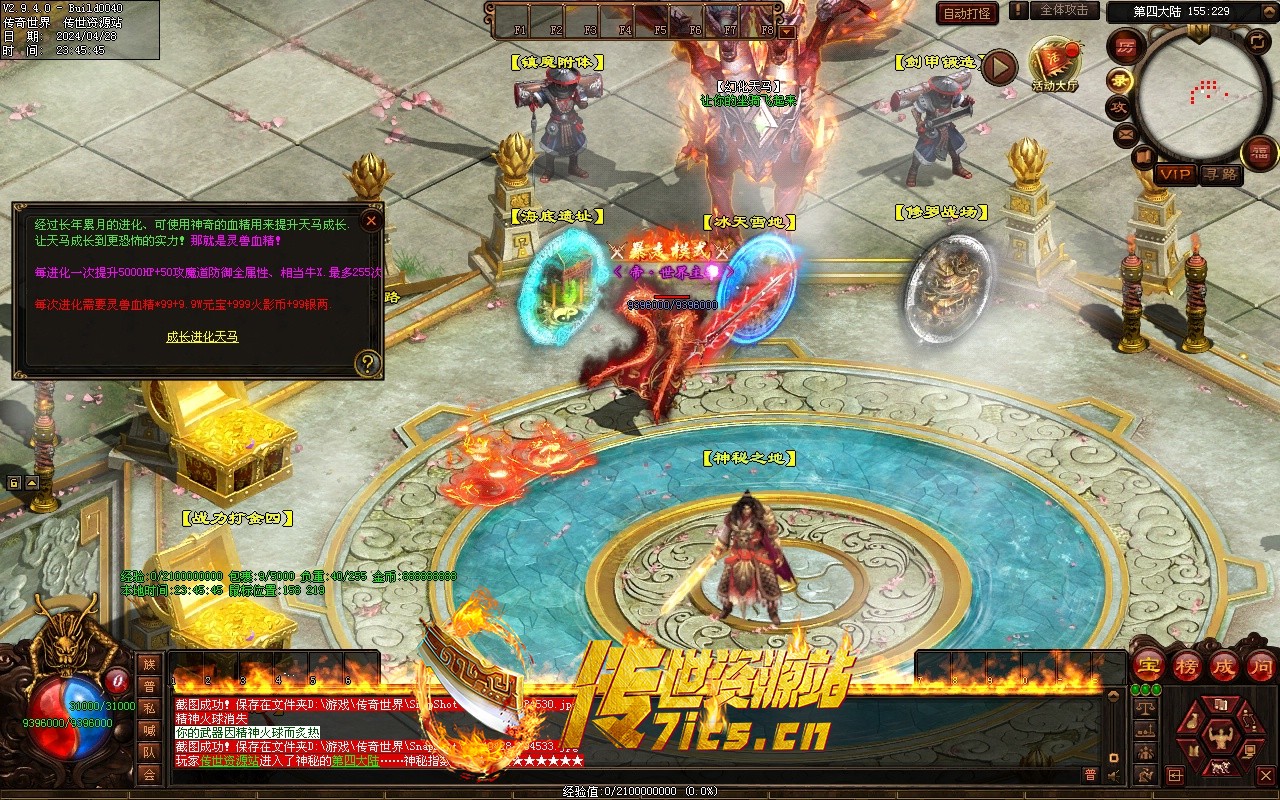
Task: Open the 宝 treasure shop button
Action: (1148, 665)
